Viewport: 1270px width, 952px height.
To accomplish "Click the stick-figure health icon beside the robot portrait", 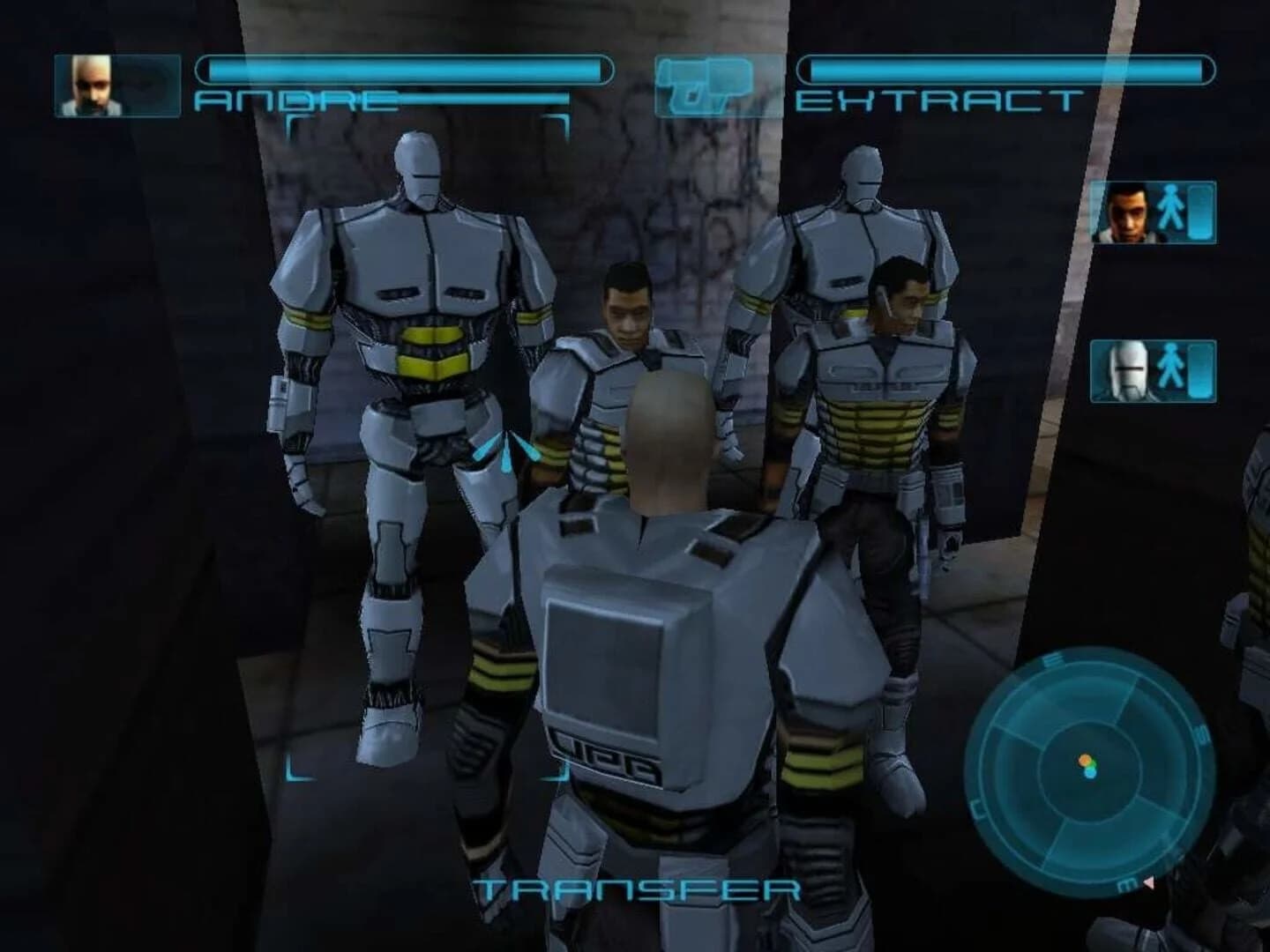I will click(x=1170, y=365).
